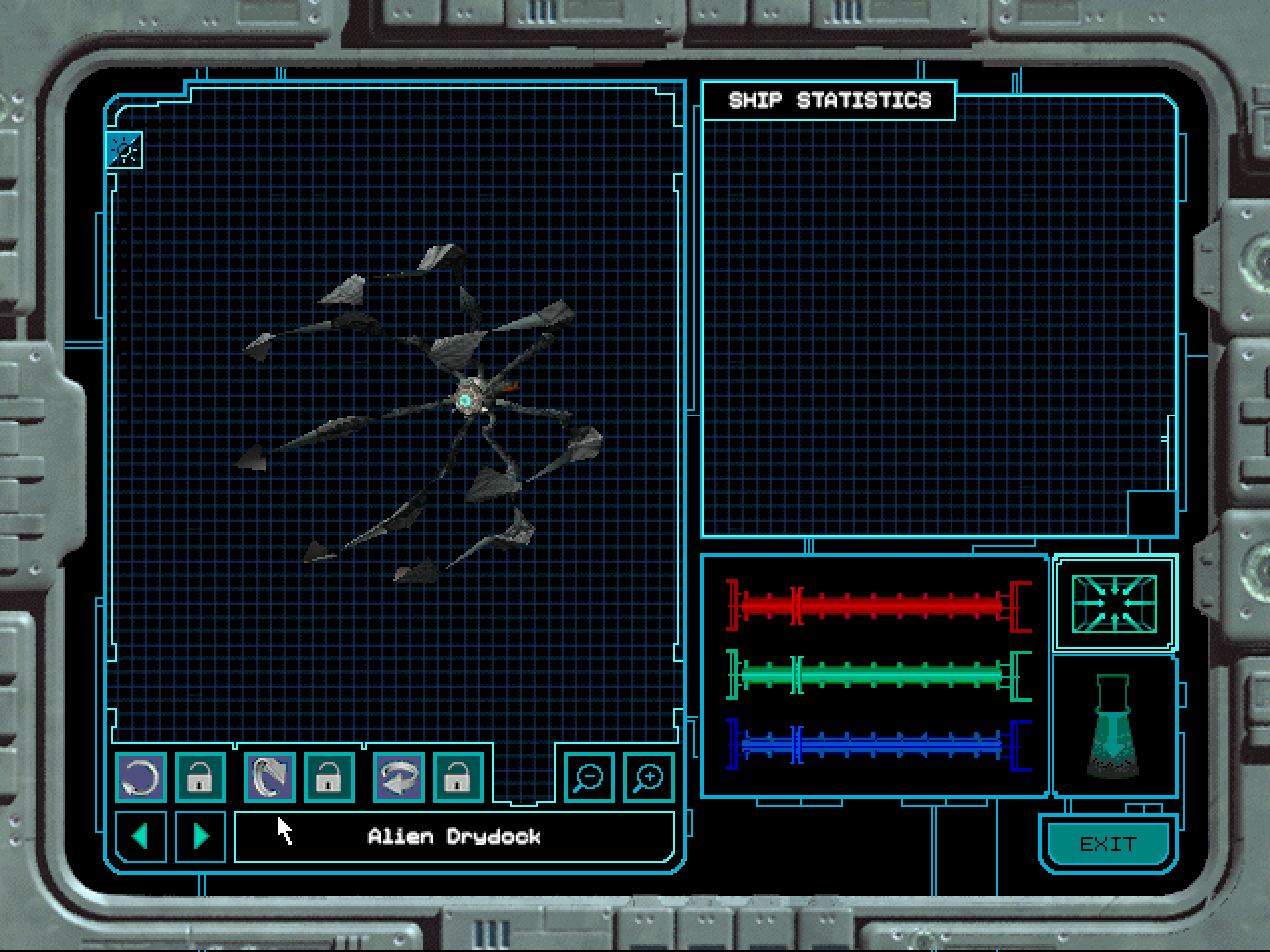Select the teal flask icon
Screen dimensions: 1270x952
pos(1114,727)
